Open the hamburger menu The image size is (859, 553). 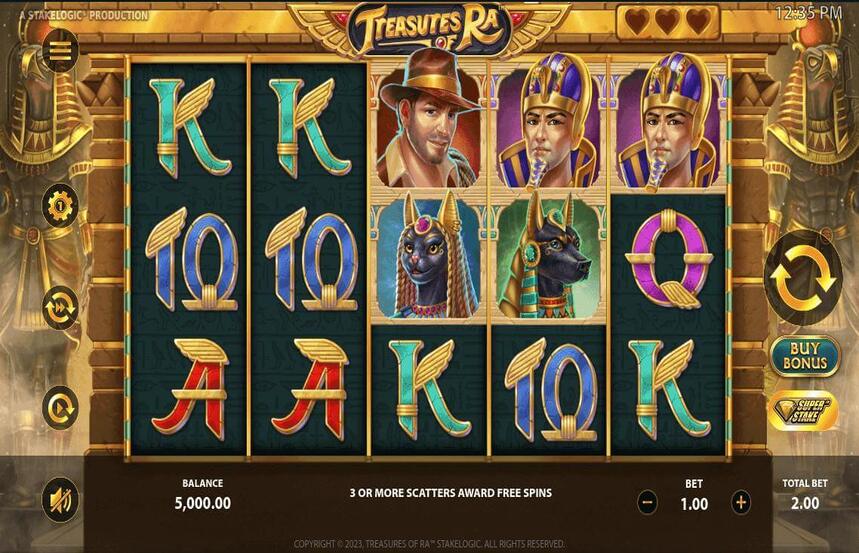(x=60, y=51)
